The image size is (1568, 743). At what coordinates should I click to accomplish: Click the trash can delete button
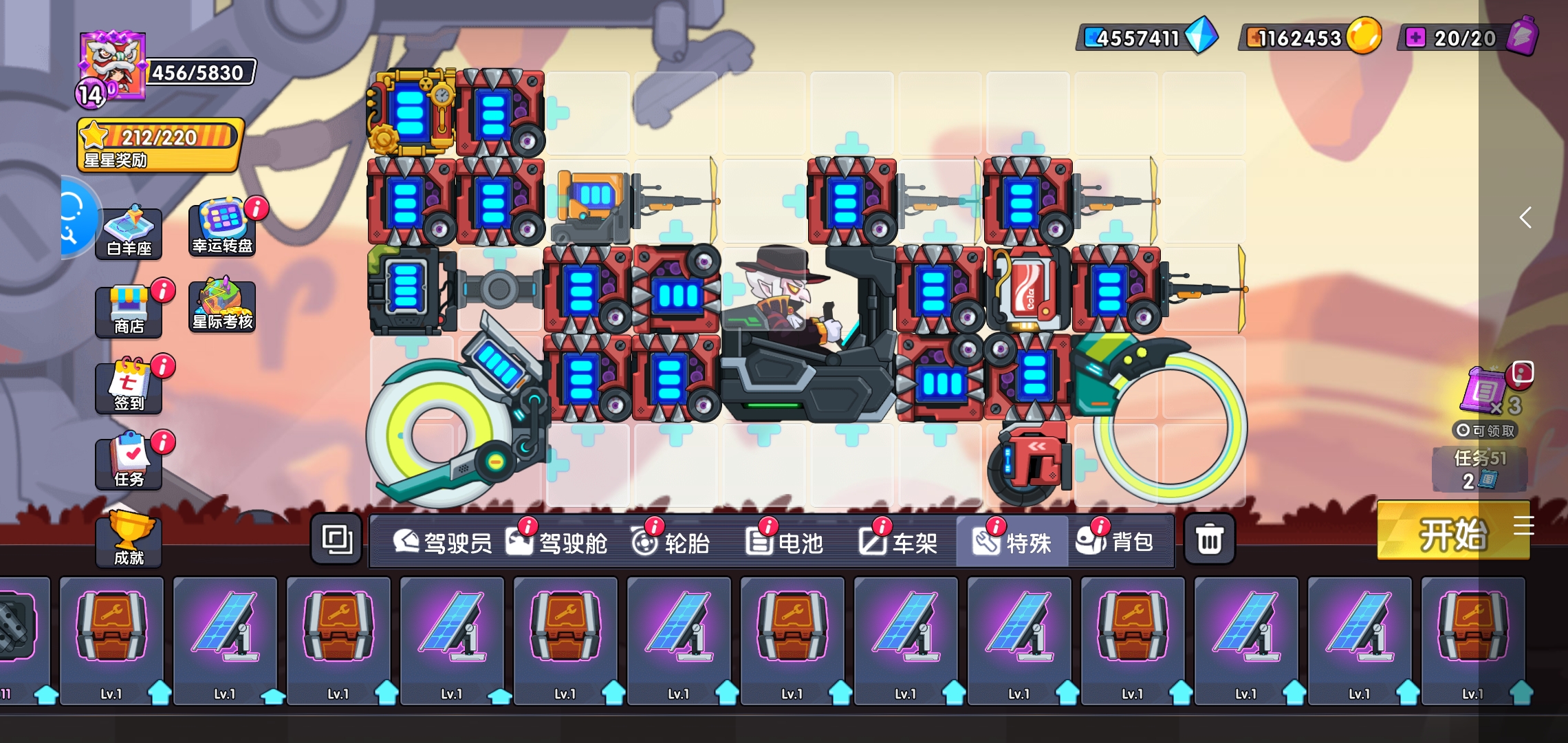point(1209,539)
